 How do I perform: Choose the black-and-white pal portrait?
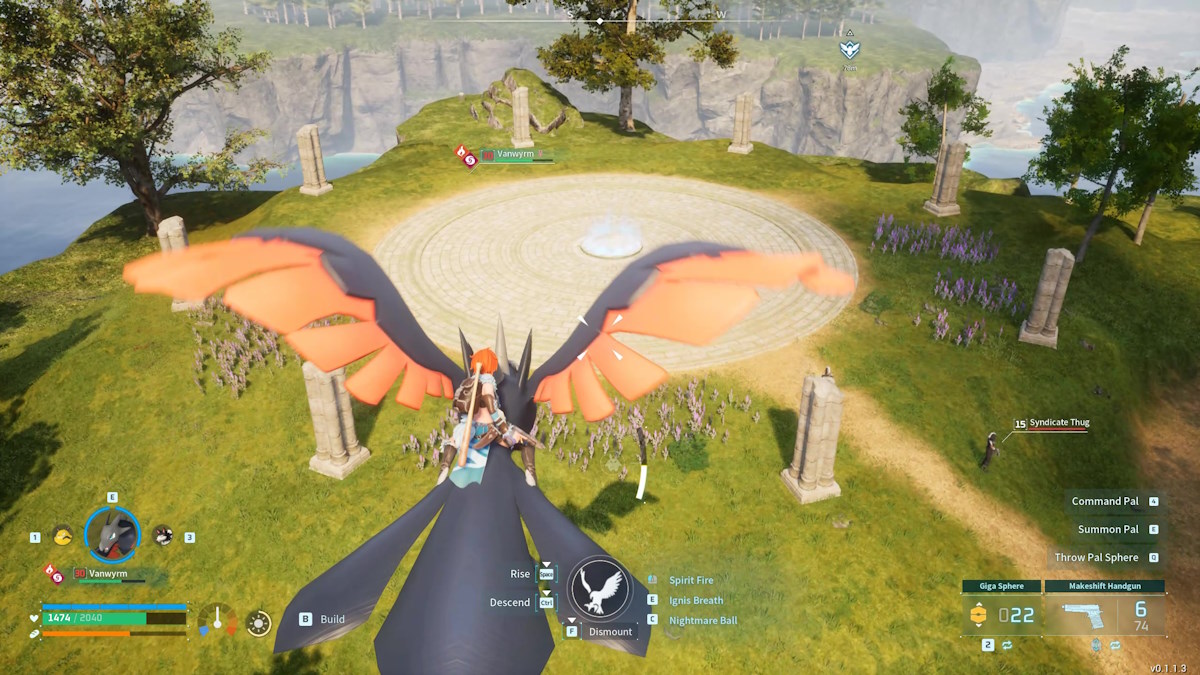(x=162, y=536)
